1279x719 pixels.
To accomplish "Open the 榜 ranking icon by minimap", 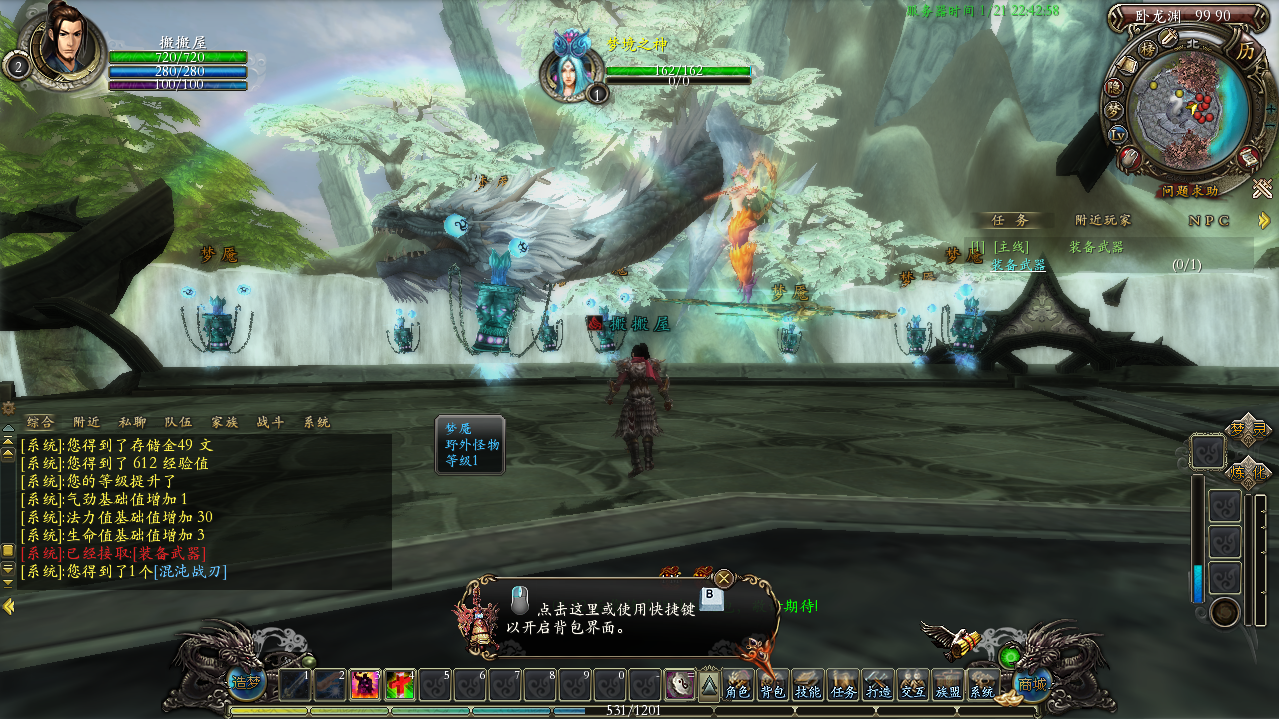I will [1148, 48].
